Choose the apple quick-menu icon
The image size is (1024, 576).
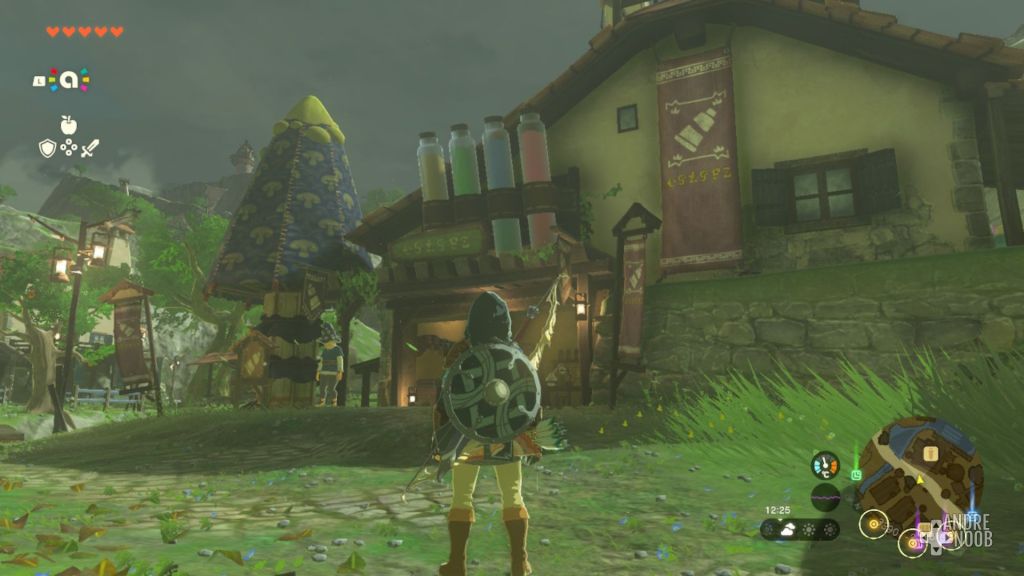coord(68,125)
